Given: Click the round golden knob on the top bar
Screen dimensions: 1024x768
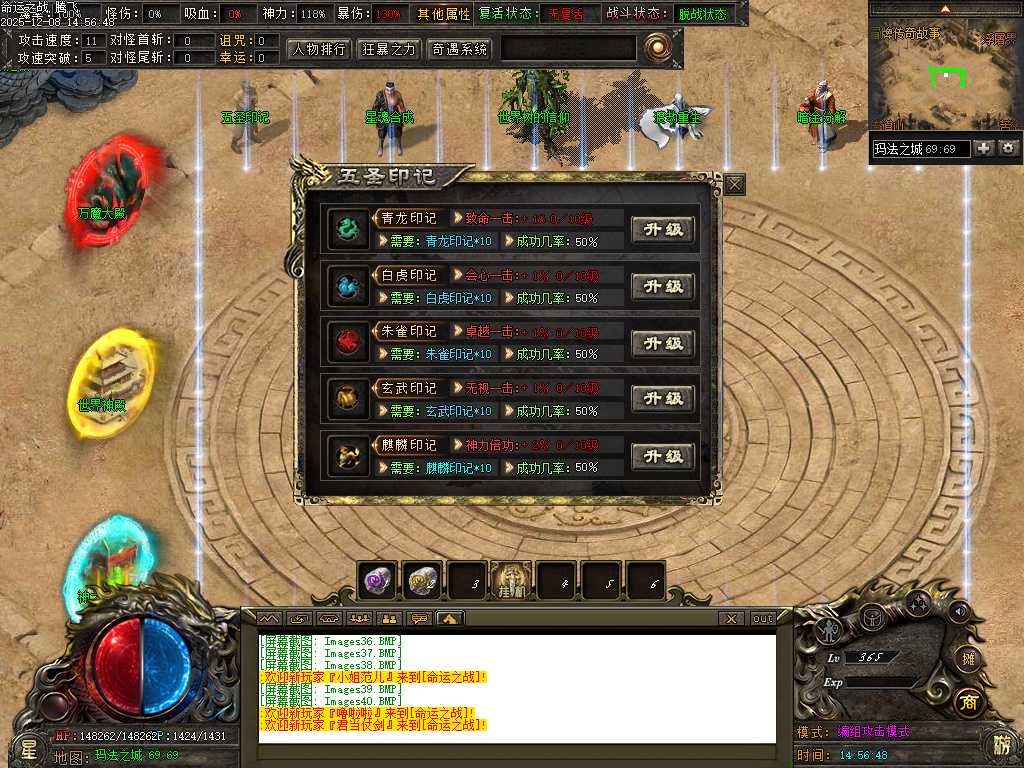Looking at the screenshot, I should (656, 47).
